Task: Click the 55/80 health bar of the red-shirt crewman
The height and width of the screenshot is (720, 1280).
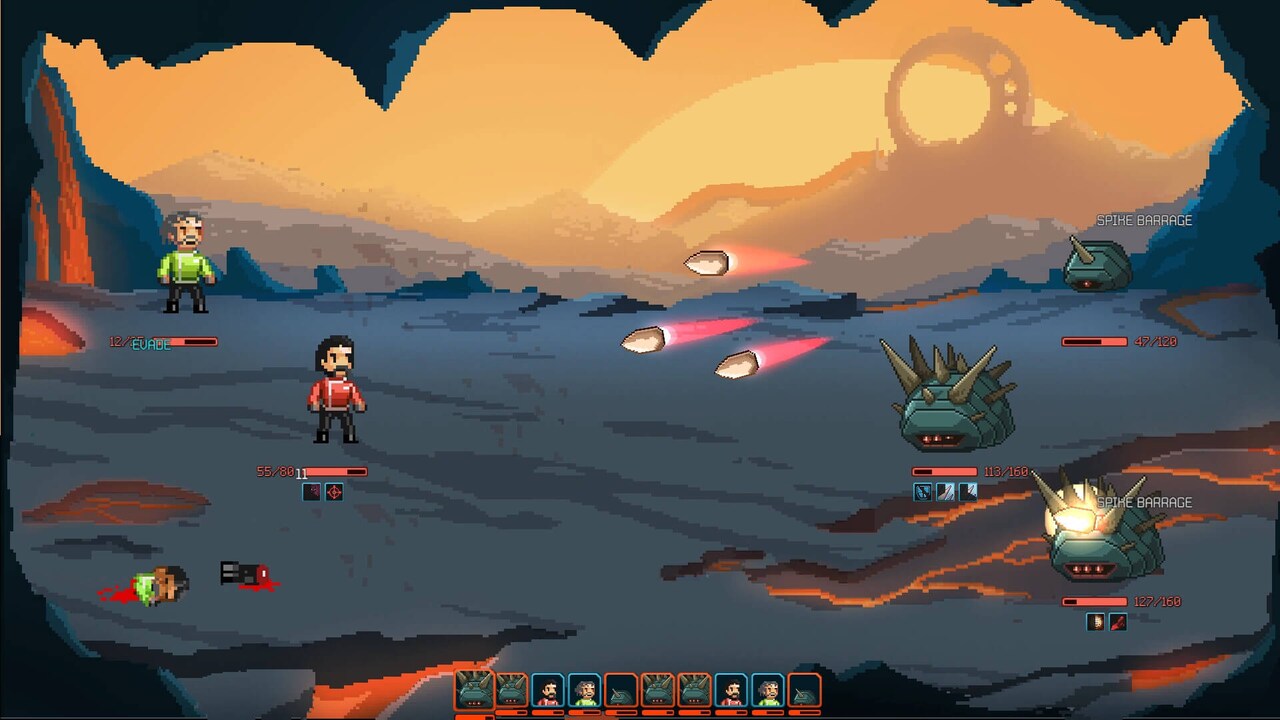Action: 335,470
